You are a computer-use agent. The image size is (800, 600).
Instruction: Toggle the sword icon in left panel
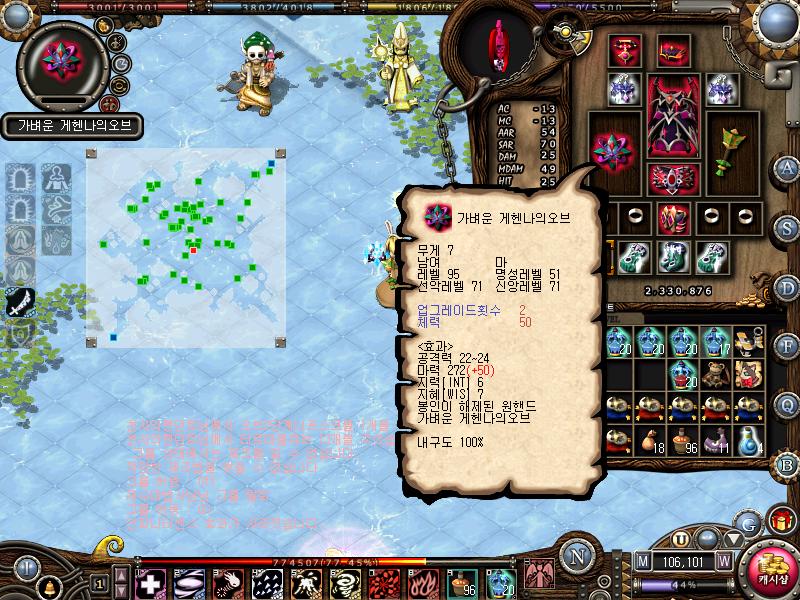pos(19,299)
